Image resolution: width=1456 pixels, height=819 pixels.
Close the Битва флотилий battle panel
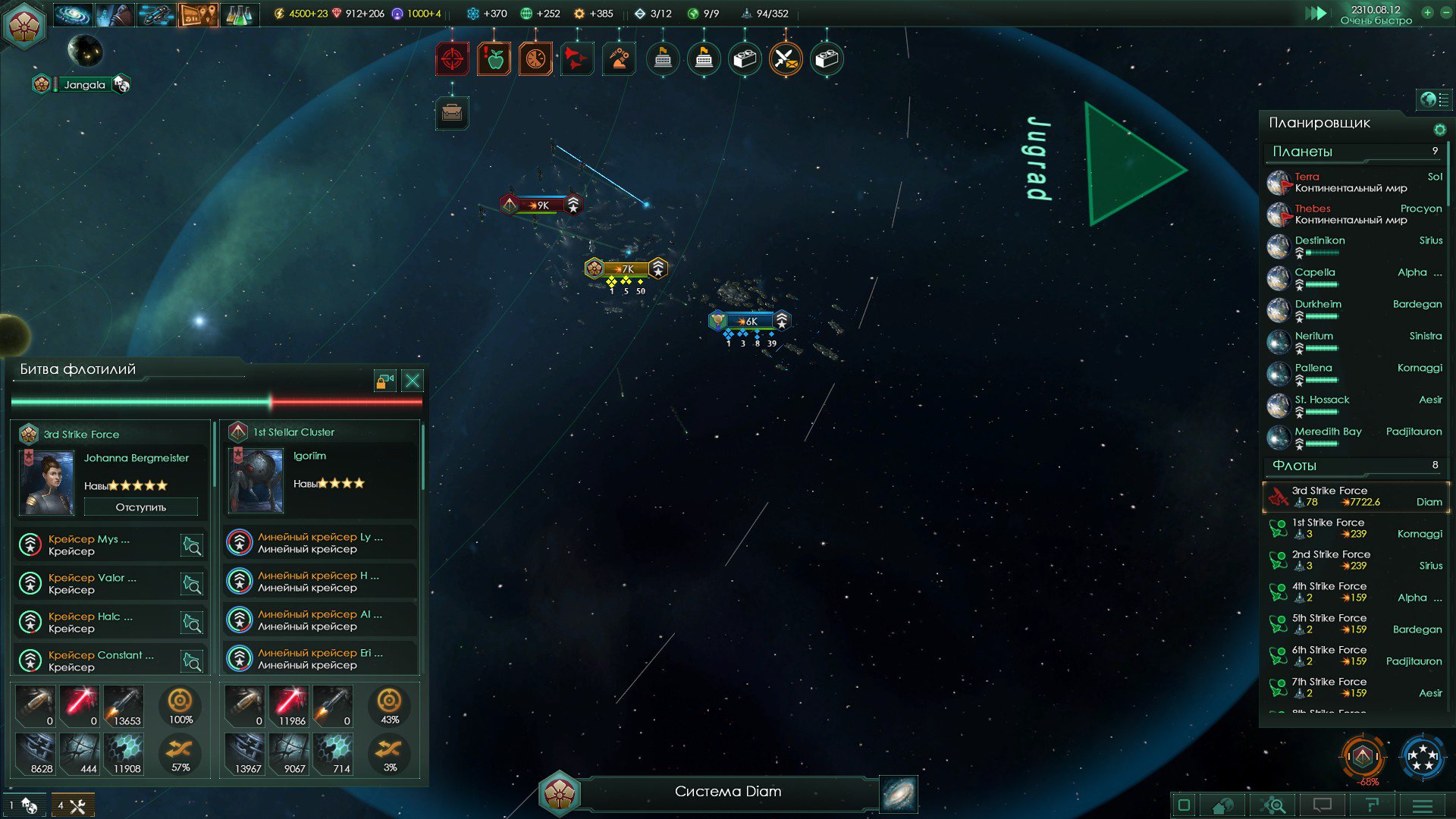click(x=413, y=381)
